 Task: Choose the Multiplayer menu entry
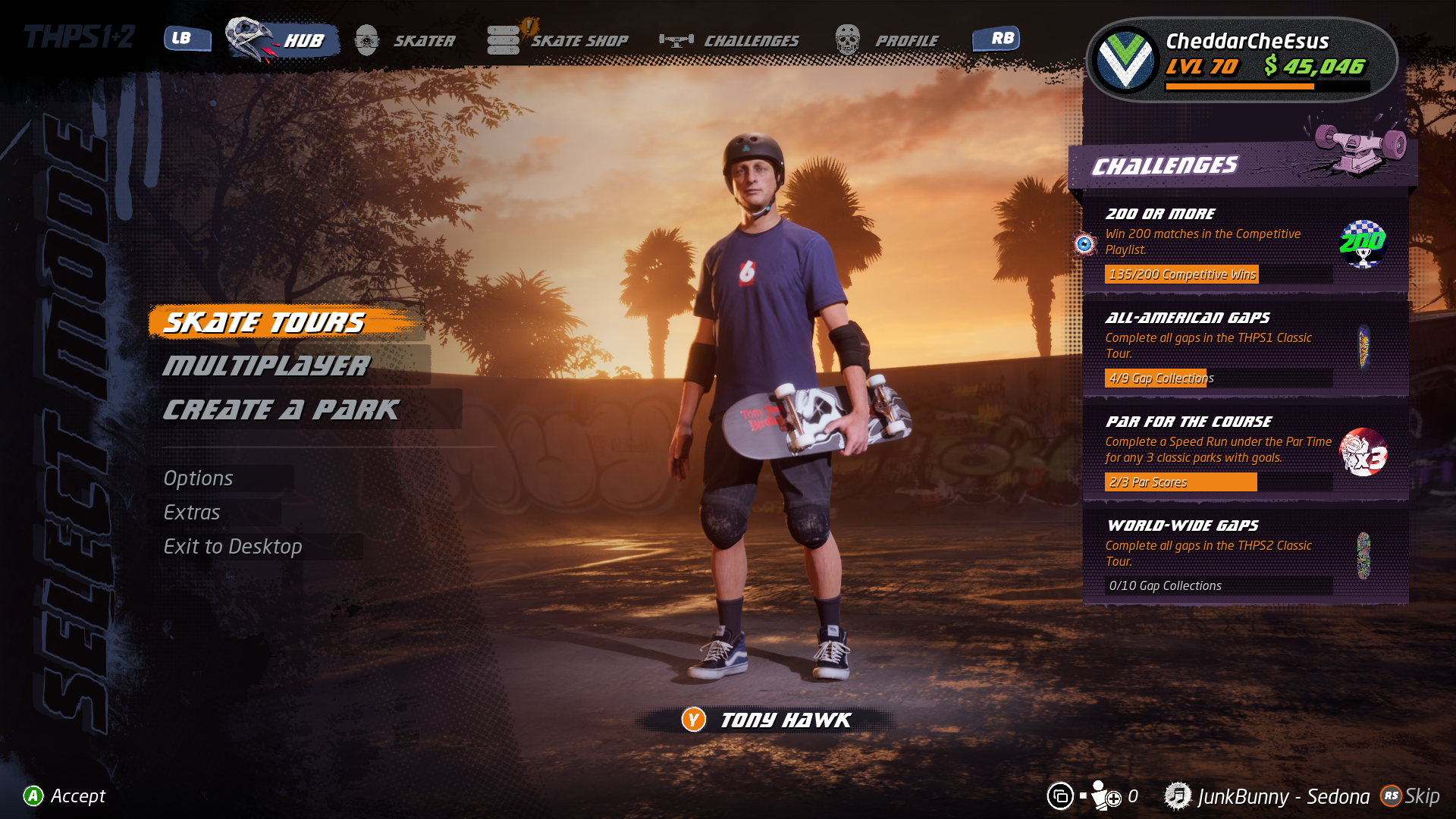[267, 366]
